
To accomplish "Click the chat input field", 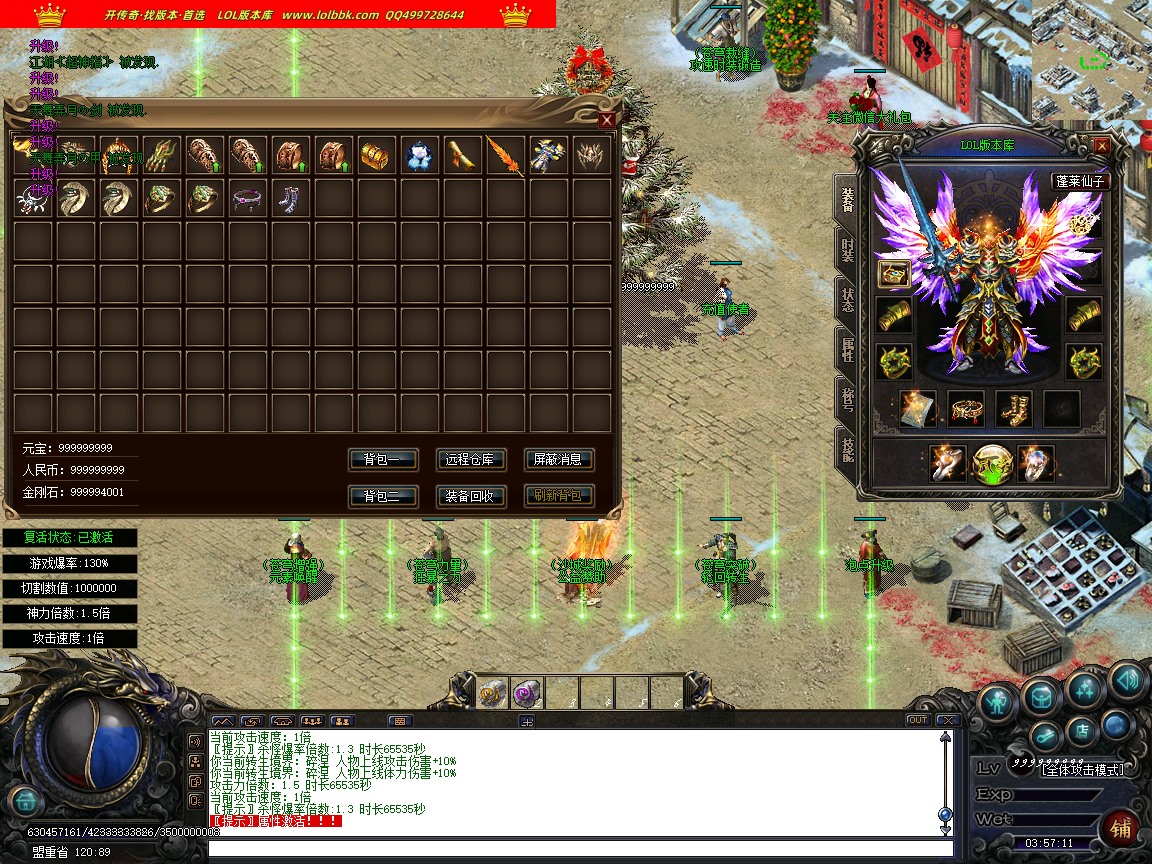I will point(580,850).
